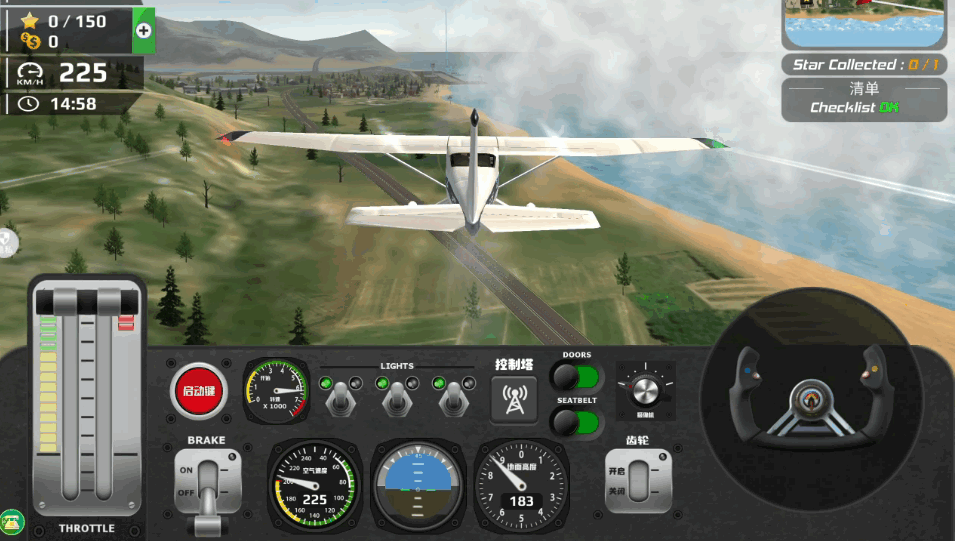955x541 pixels.
Task: Click the round silver dial knob
Action: coord(645,389)
